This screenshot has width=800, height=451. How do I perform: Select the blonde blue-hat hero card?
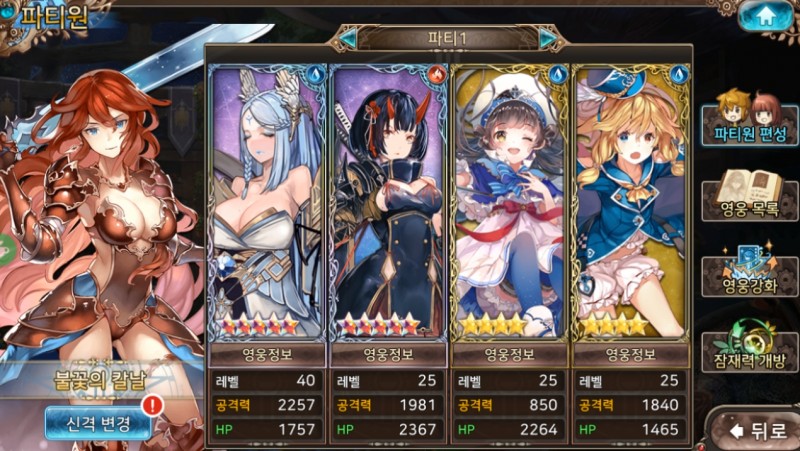[x=630, y=200]
